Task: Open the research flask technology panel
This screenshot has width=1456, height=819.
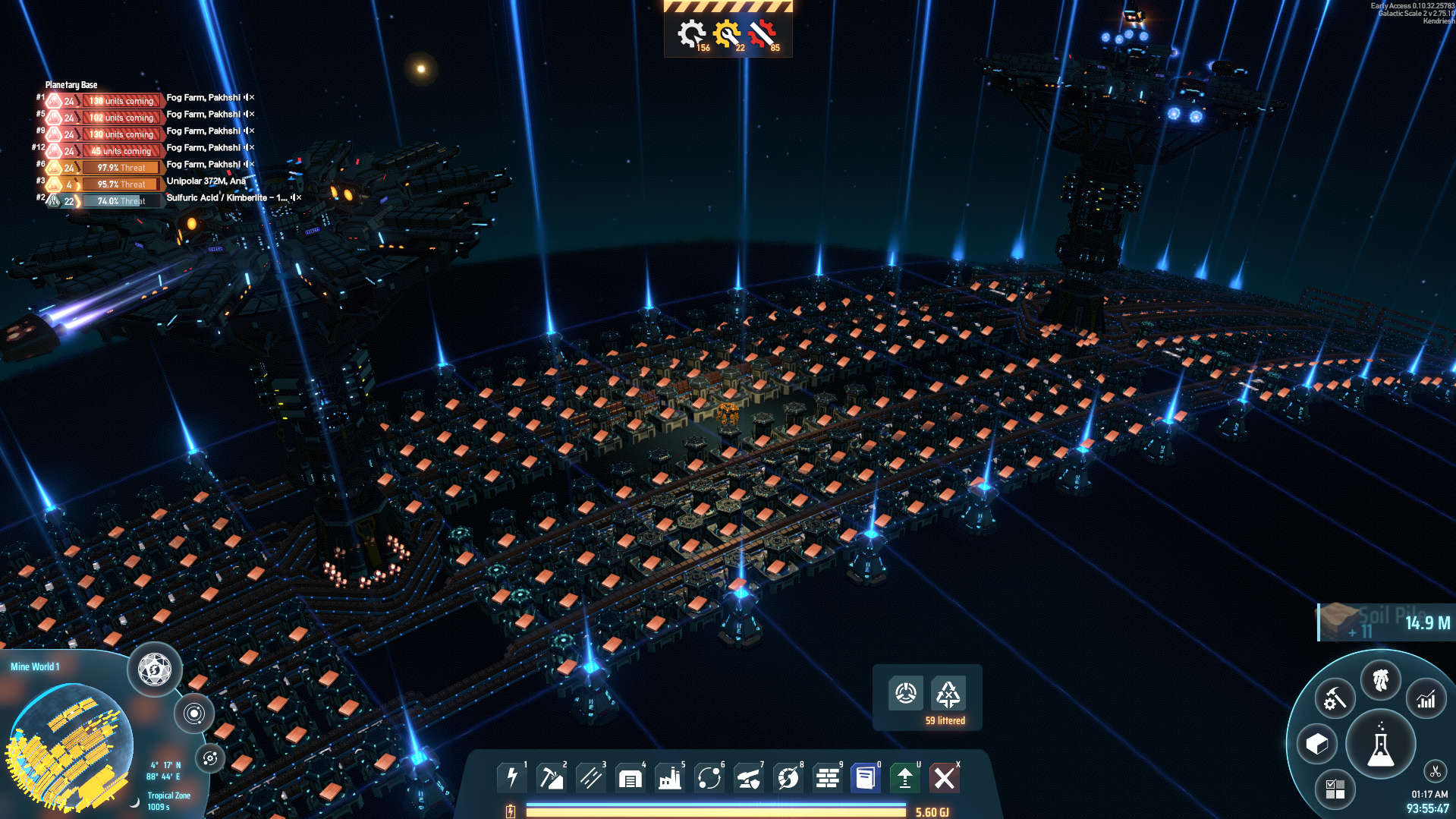Action: pyautogui.click(x=1380, y=746)
